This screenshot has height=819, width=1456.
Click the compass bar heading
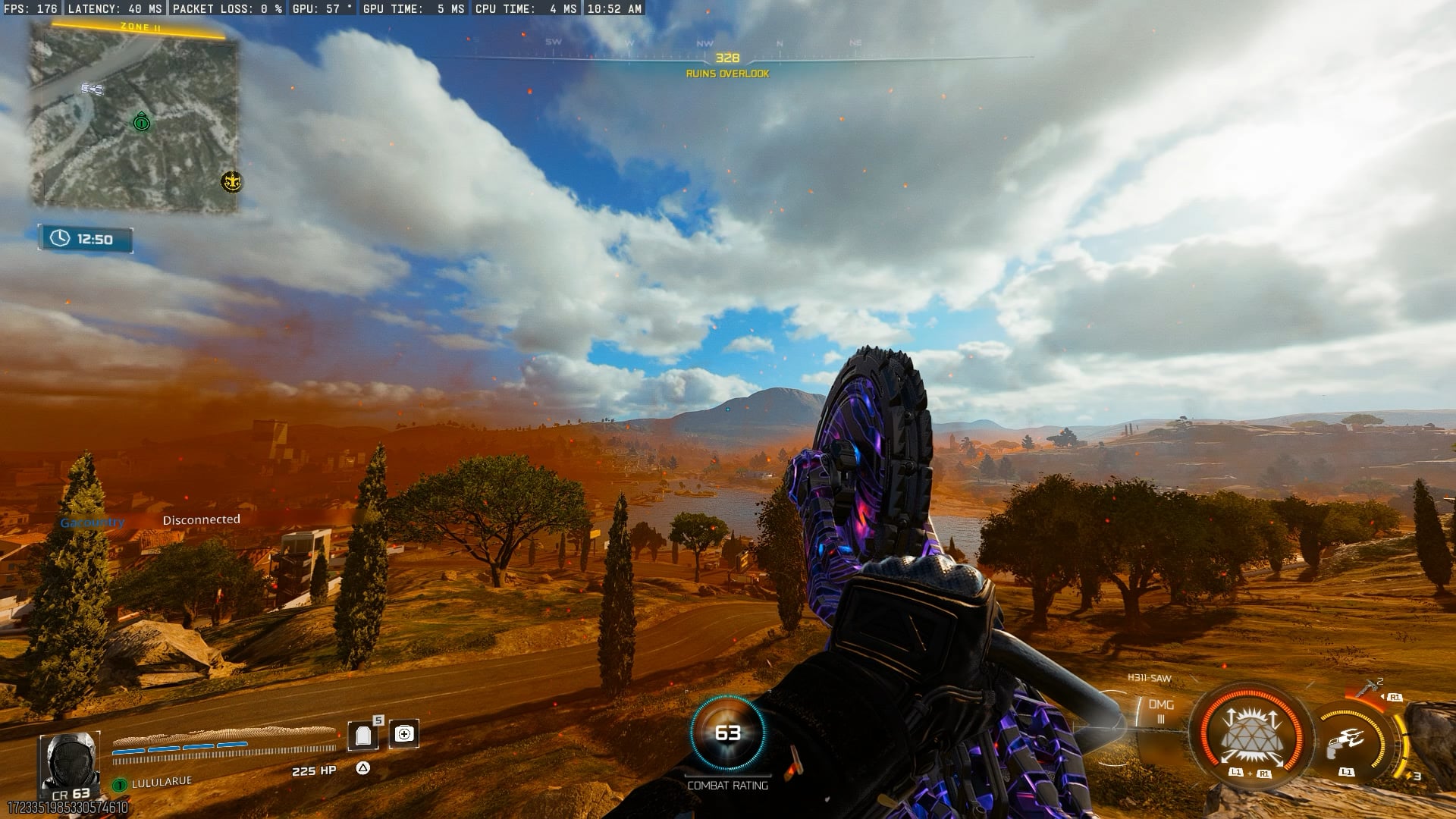(x=727, y=58)
